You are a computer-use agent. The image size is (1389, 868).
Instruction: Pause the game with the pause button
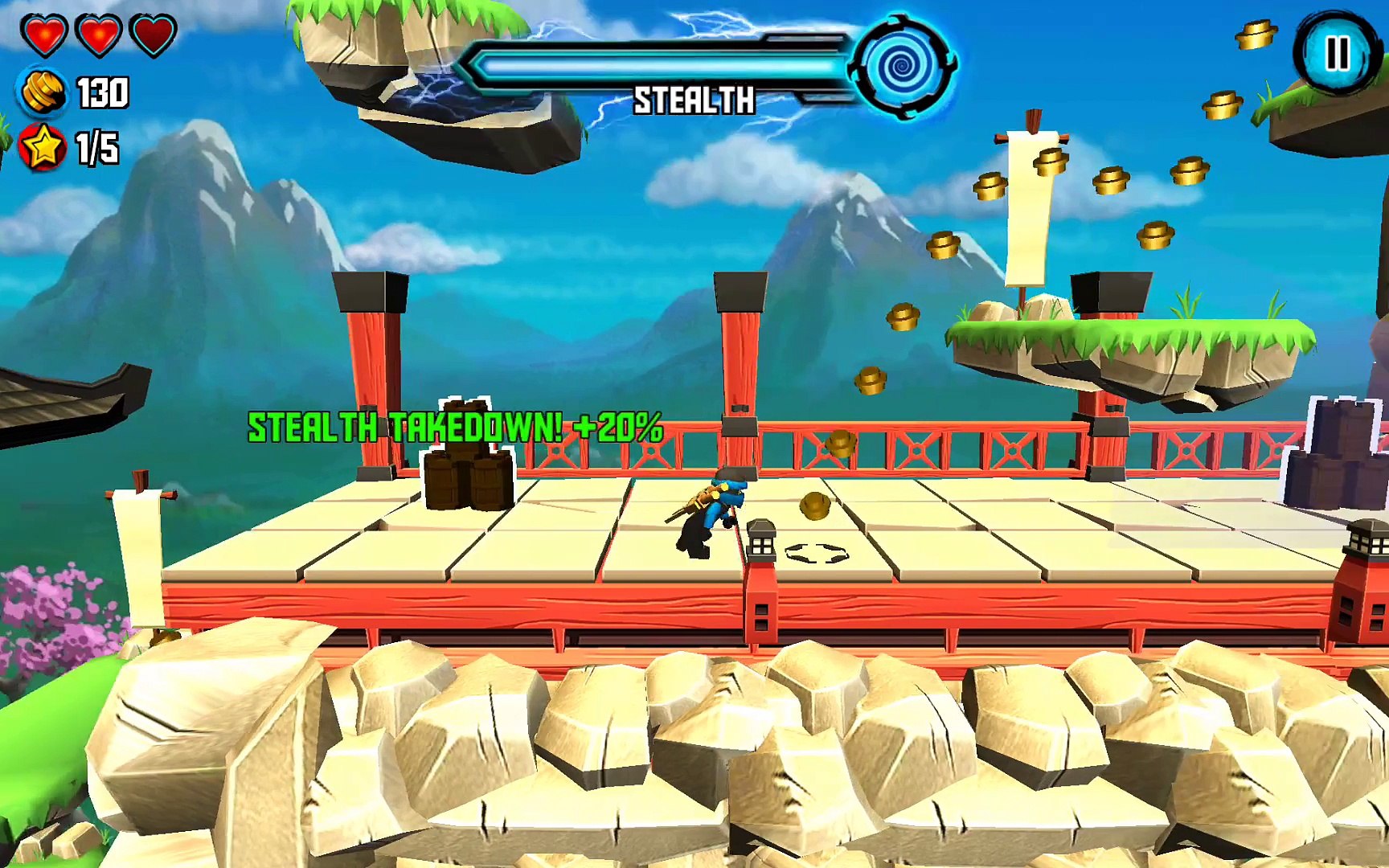point(1336,54)
